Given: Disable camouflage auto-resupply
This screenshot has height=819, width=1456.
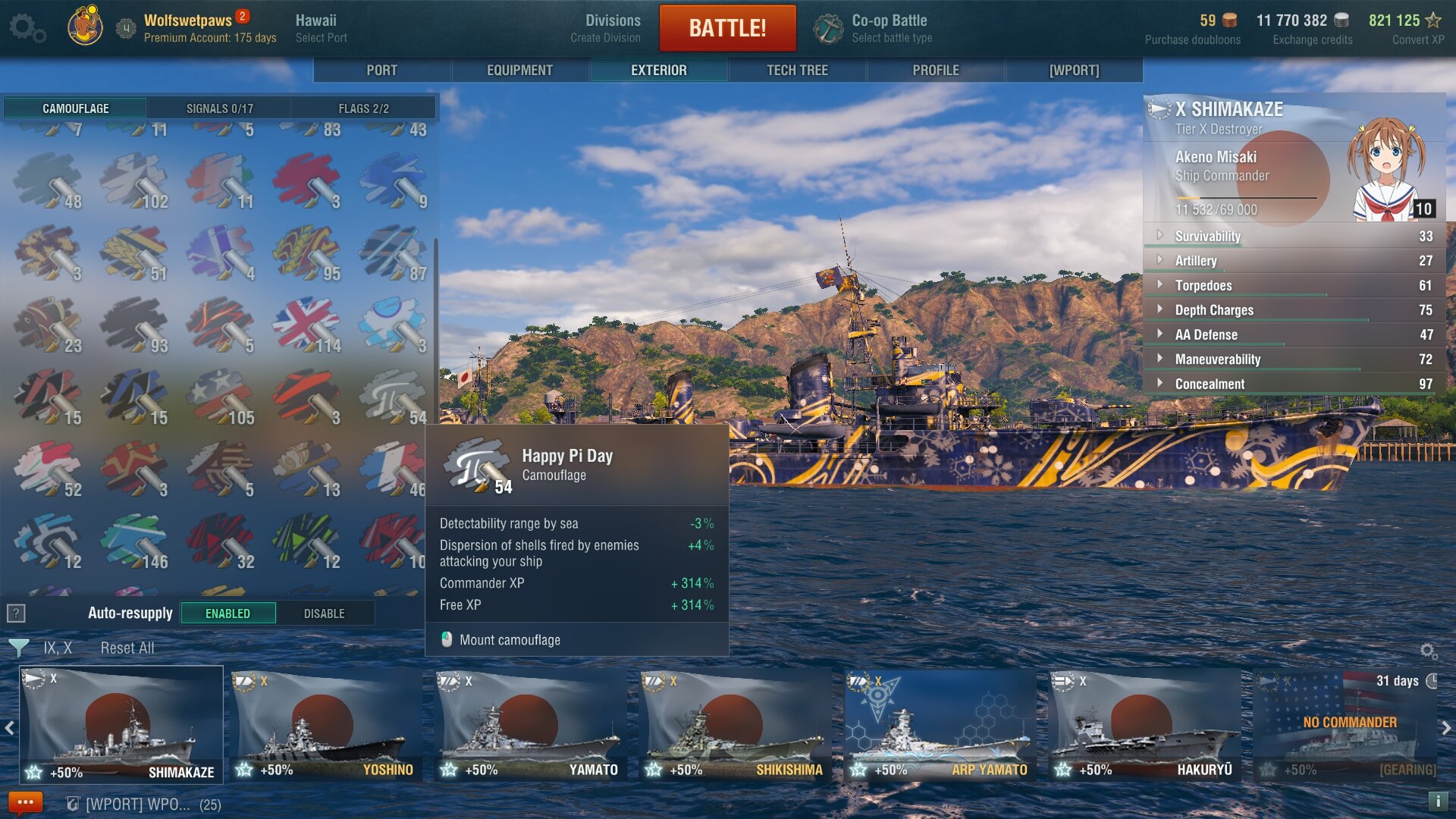Looking at the screenshot, I should click(324, 613).
